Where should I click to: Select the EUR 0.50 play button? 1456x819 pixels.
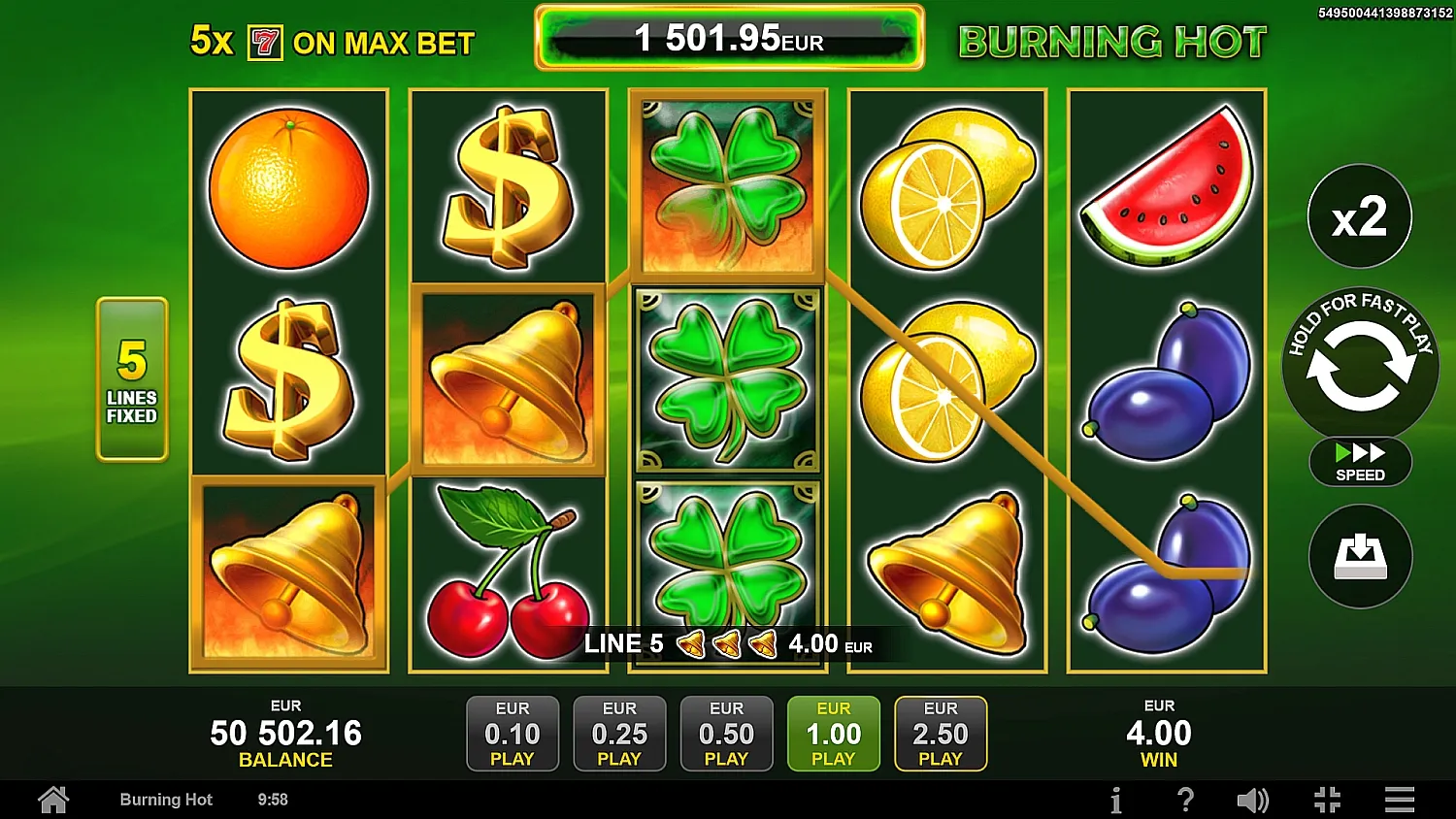point(726,734)
